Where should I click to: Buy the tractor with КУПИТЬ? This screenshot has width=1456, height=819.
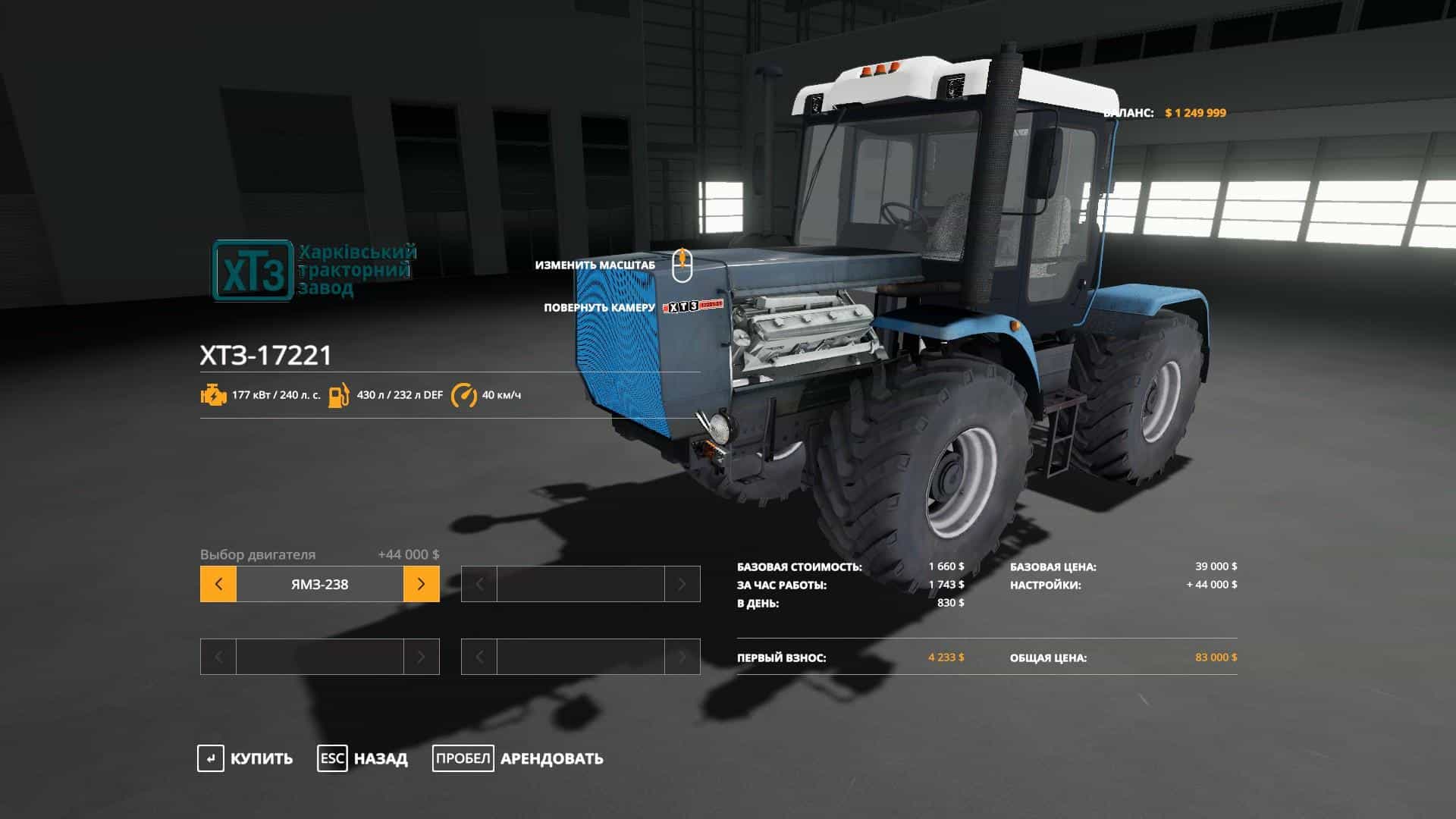point(245,758)
